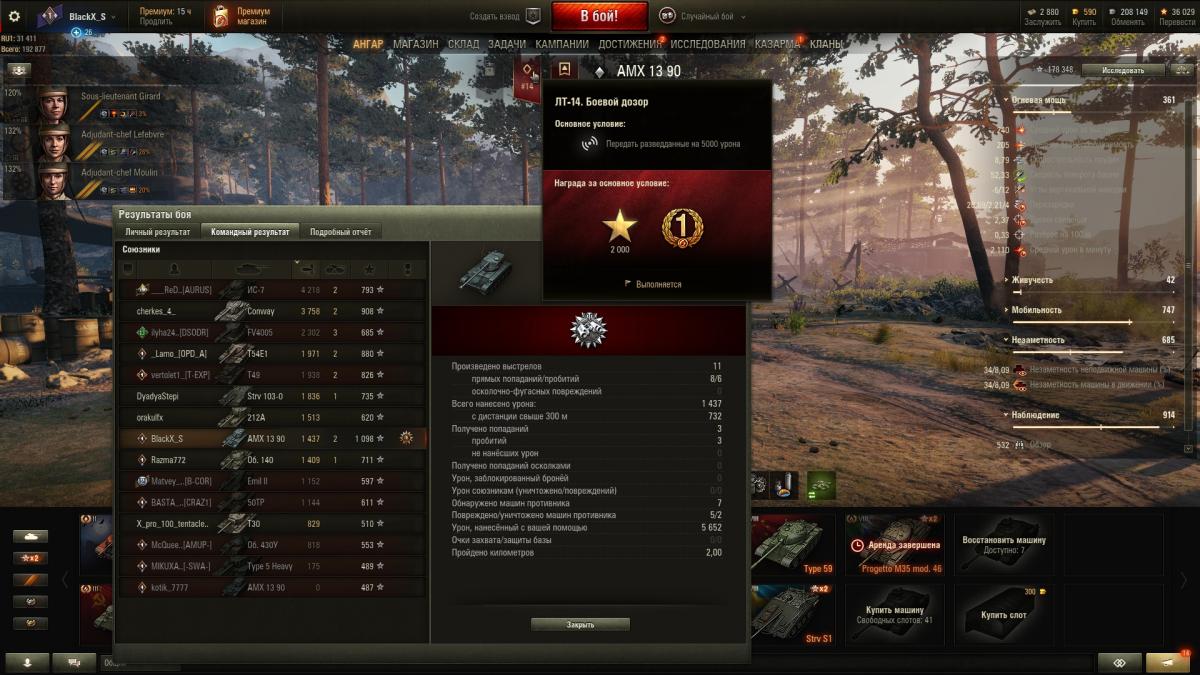The image size is (1200, 675).
Task: Switch to «Личный результат» tab
Action: pyautogui.click(x=157, y=232)
